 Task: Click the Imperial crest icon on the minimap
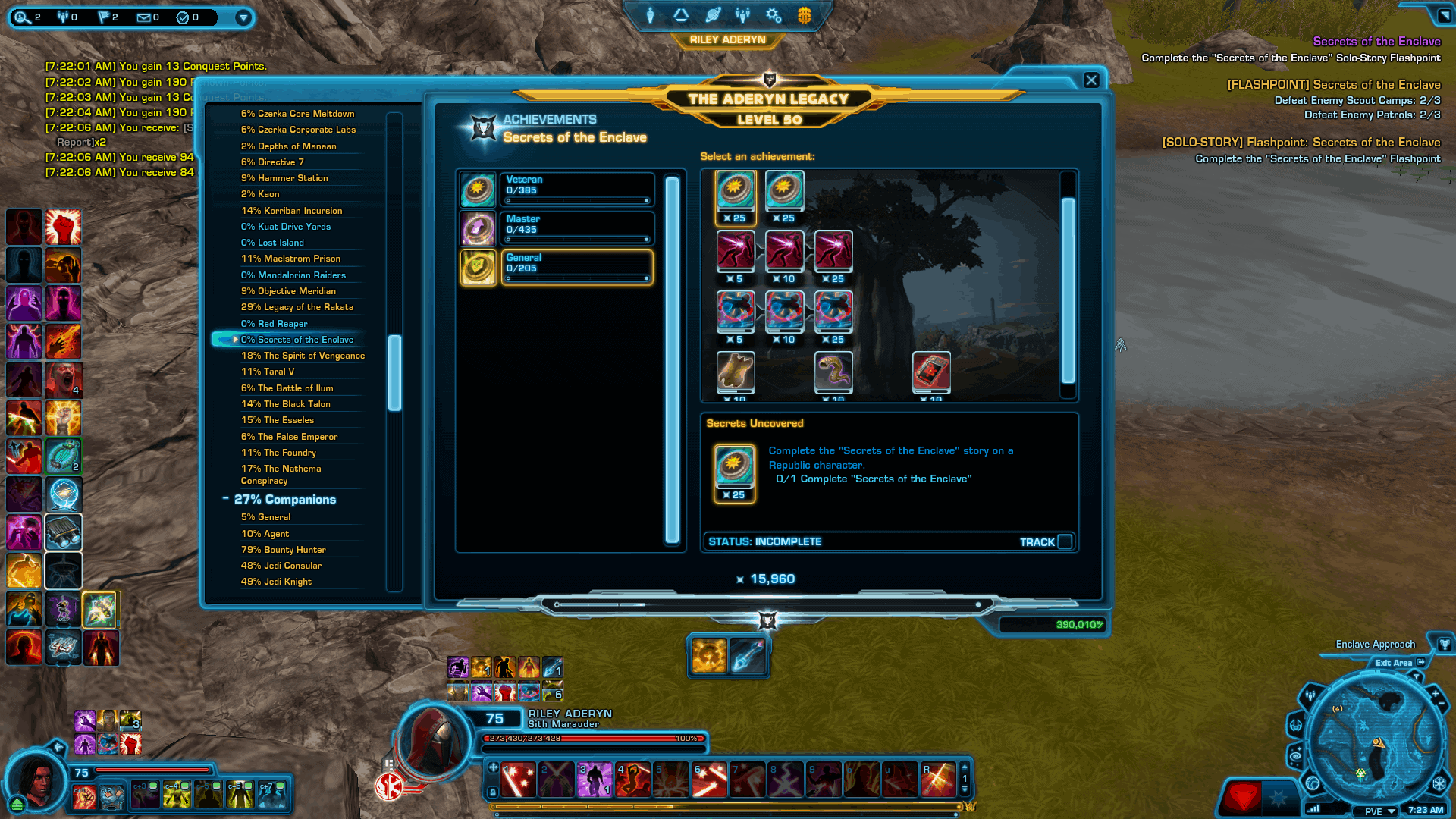[x=1439, y=783]
